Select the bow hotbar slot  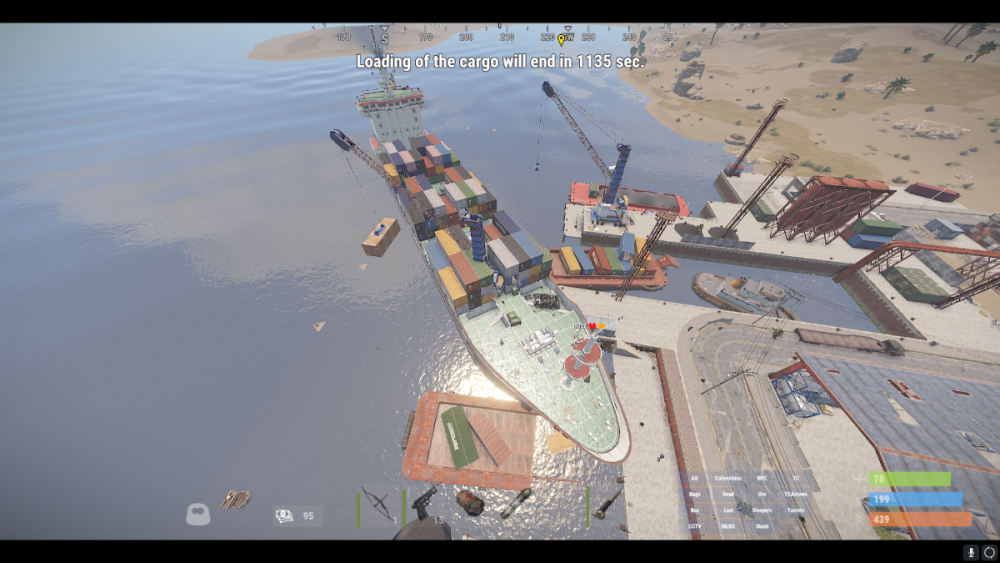378,503
